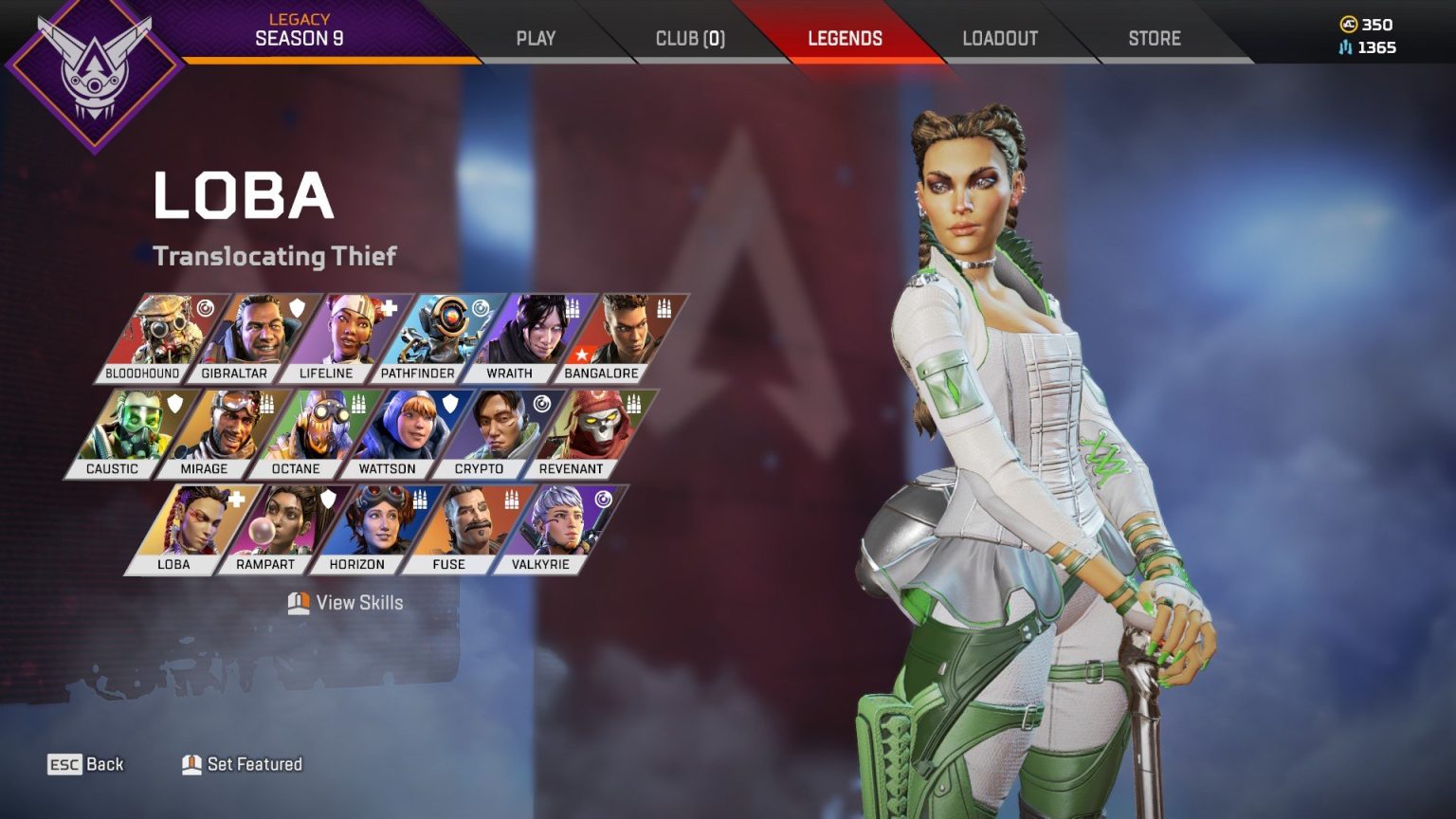1456x819 pixels.
Task: Switch to the LOADOUT tab
Action: coord(1000,38)
